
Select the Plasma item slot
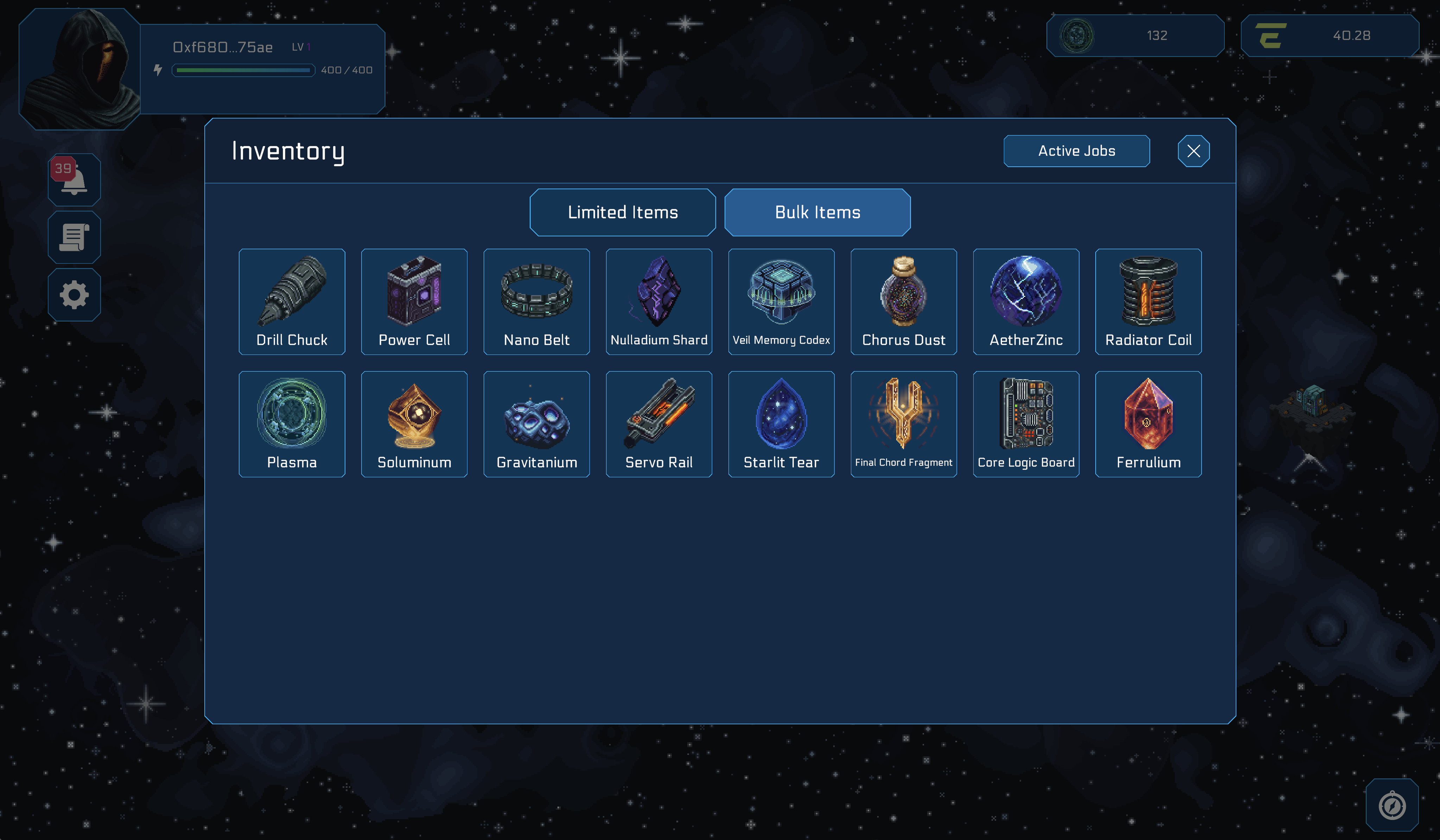pyautogui.click(x=292, y=424)
